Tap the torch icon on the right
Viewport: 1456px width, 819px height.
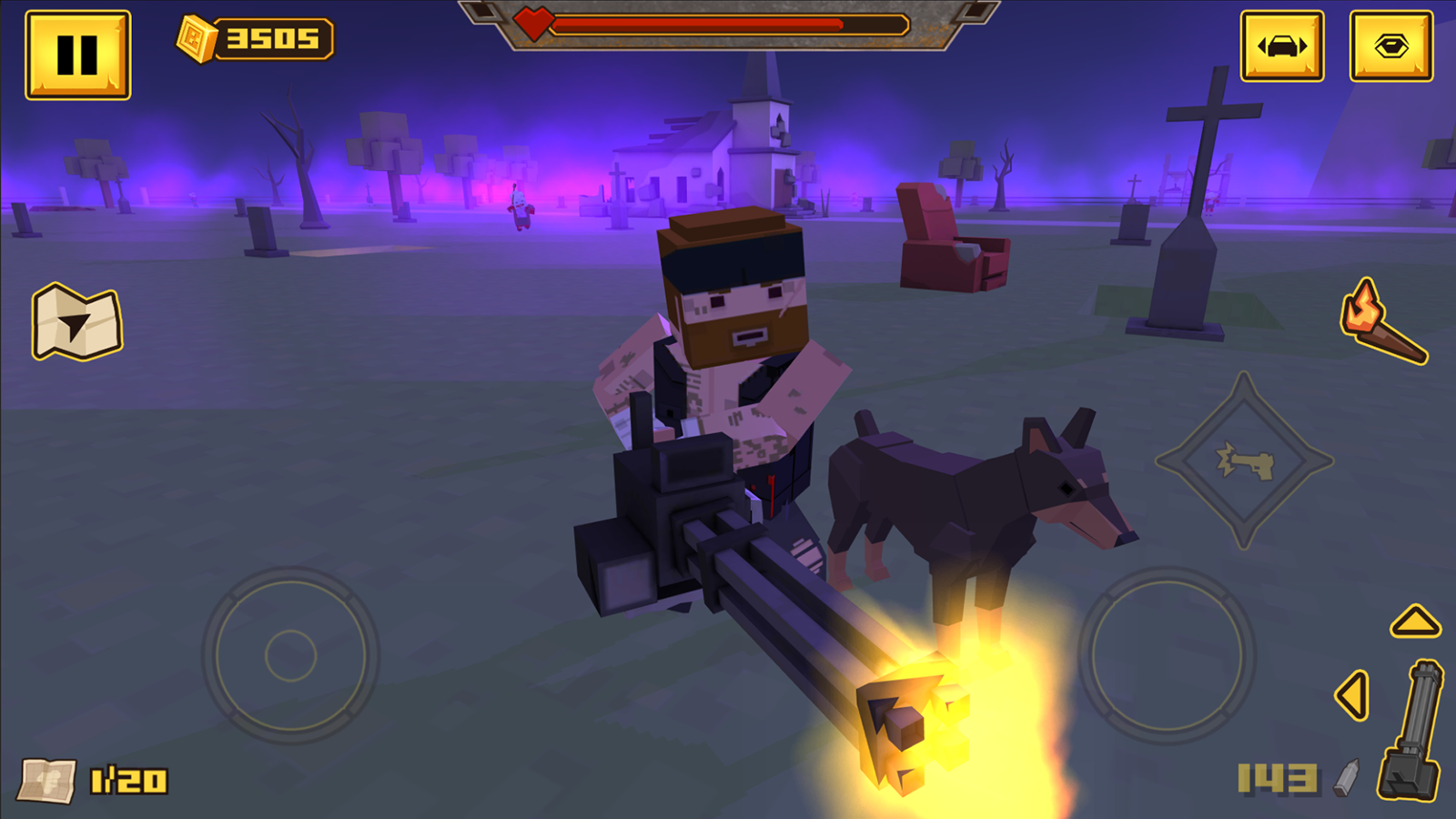pyautogui.click(x=1386, y=321)
